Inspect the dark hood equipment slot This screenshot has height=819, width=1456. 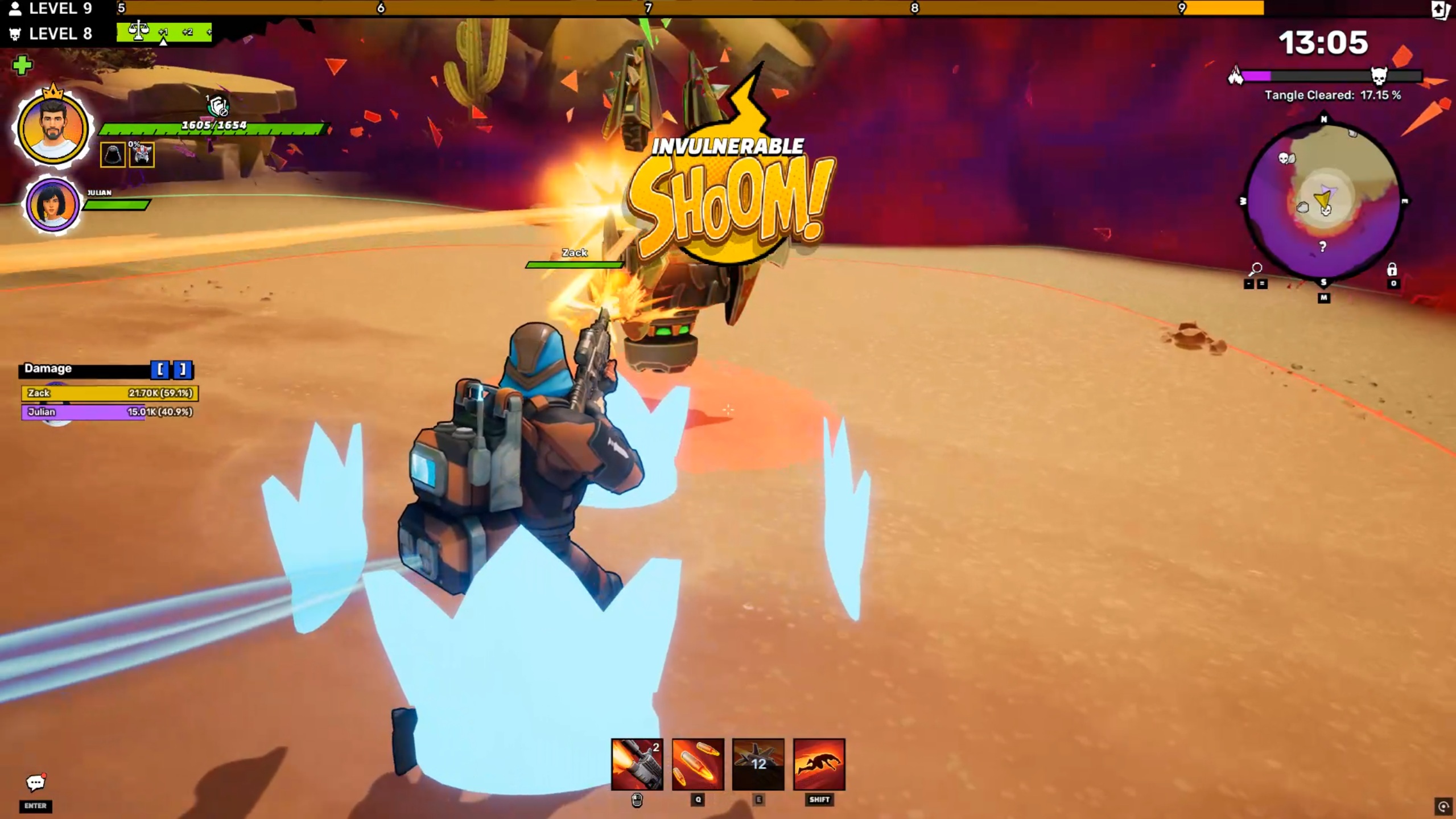pyautogui.click(x=112, y=155)
